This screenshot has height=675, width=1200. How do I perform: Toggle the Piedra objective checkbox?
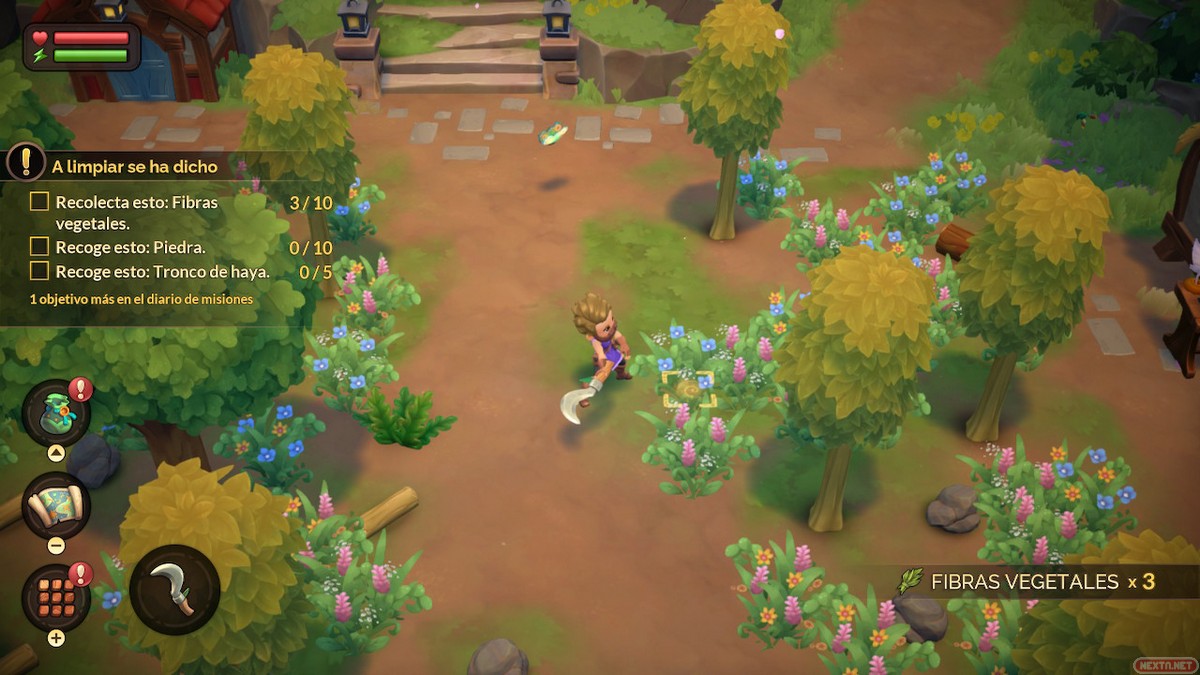[x=39, y=246]
